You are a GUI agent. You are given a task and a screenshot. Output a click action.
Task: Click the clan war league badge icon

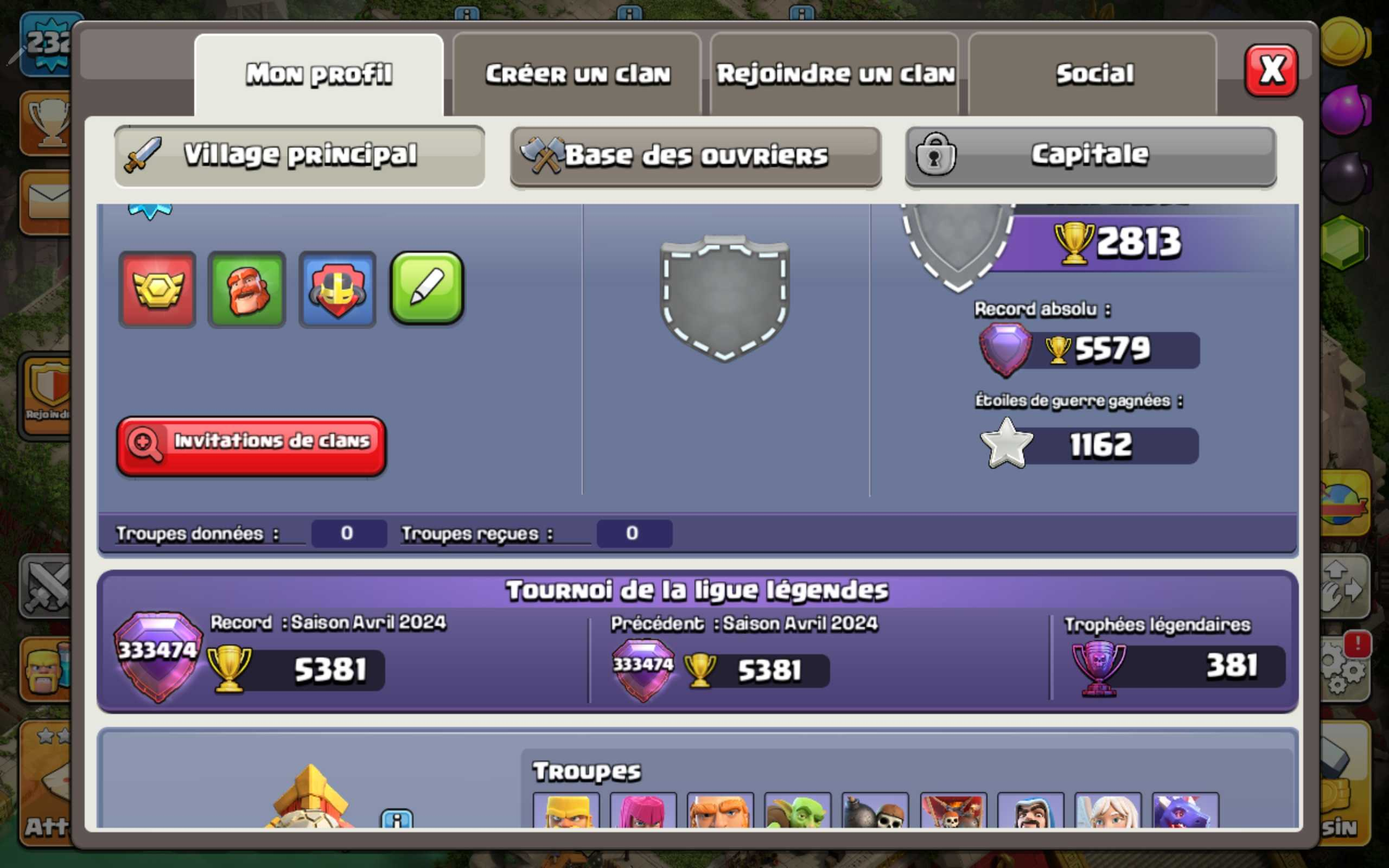tap(337, 290)
